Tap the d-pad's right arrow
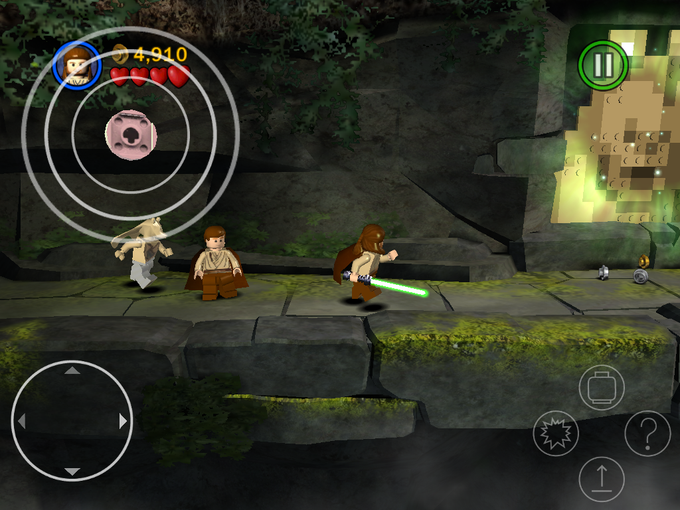The image size is (680, 510). pyautogui.click(x=123, y=421)
